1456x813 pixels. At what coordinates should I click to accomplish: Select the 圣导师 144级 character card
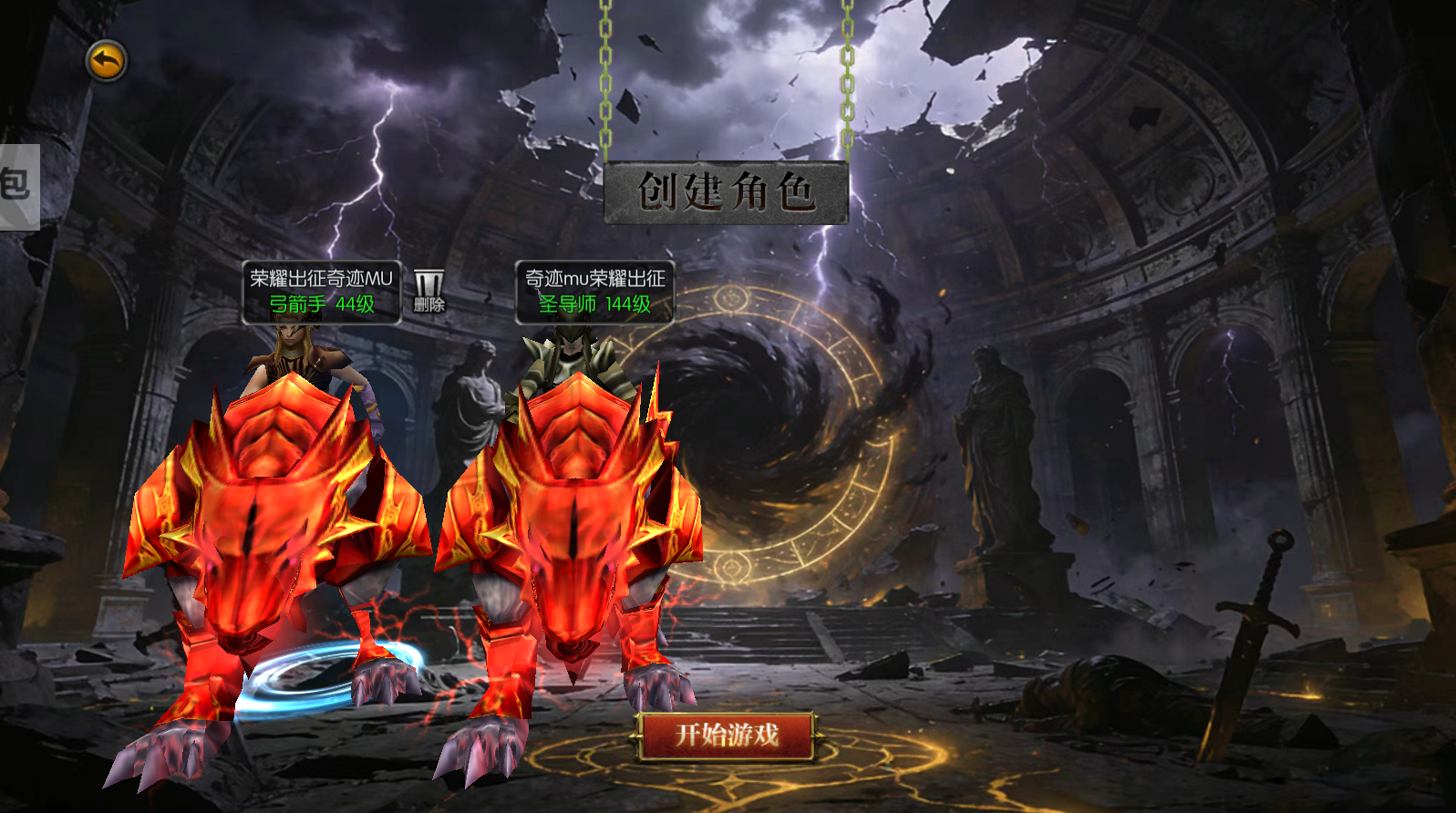[594, 292]
